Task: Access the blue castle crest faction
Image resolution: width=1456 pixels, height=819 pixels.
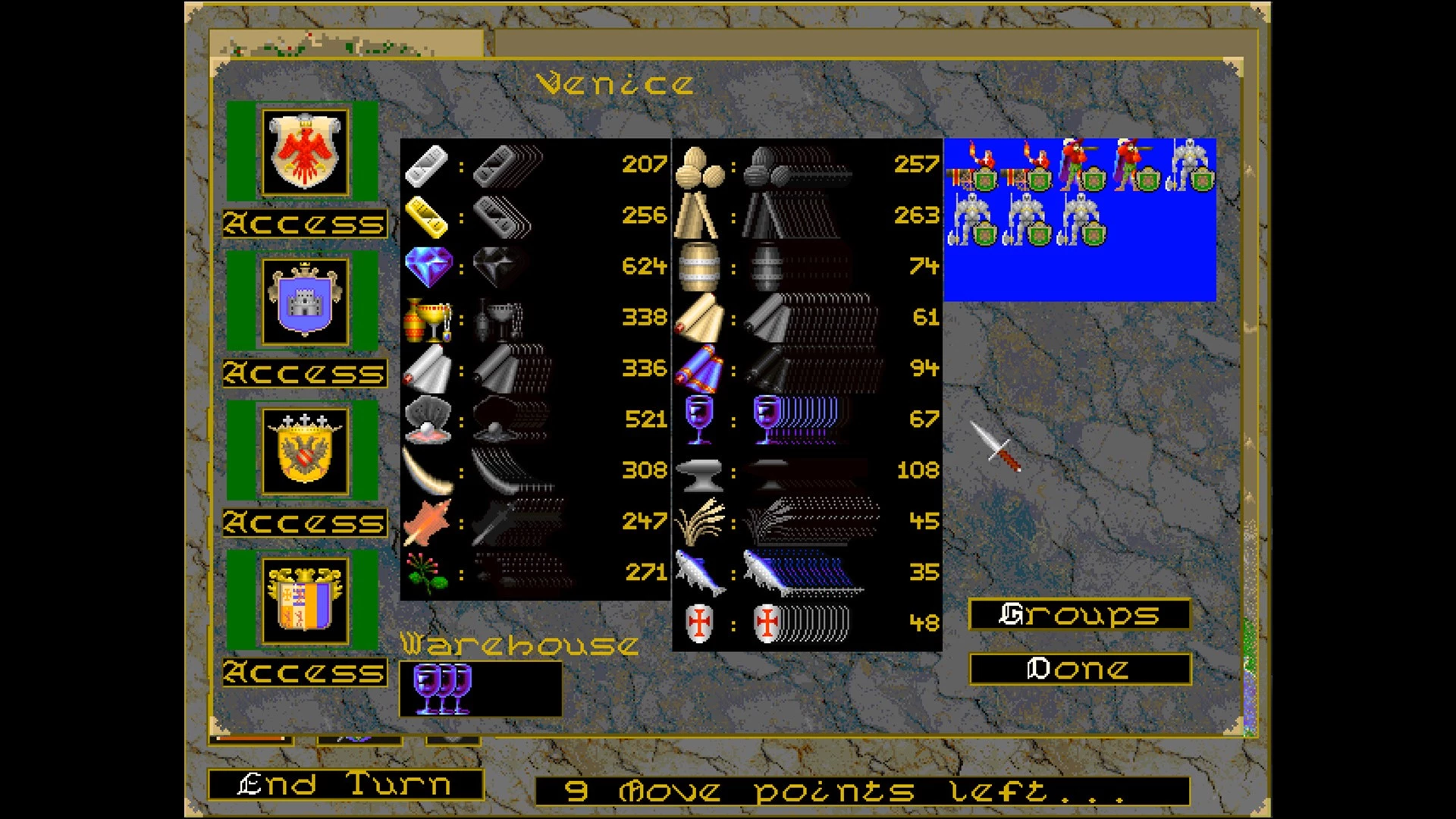Action: (x=305, y=373)
